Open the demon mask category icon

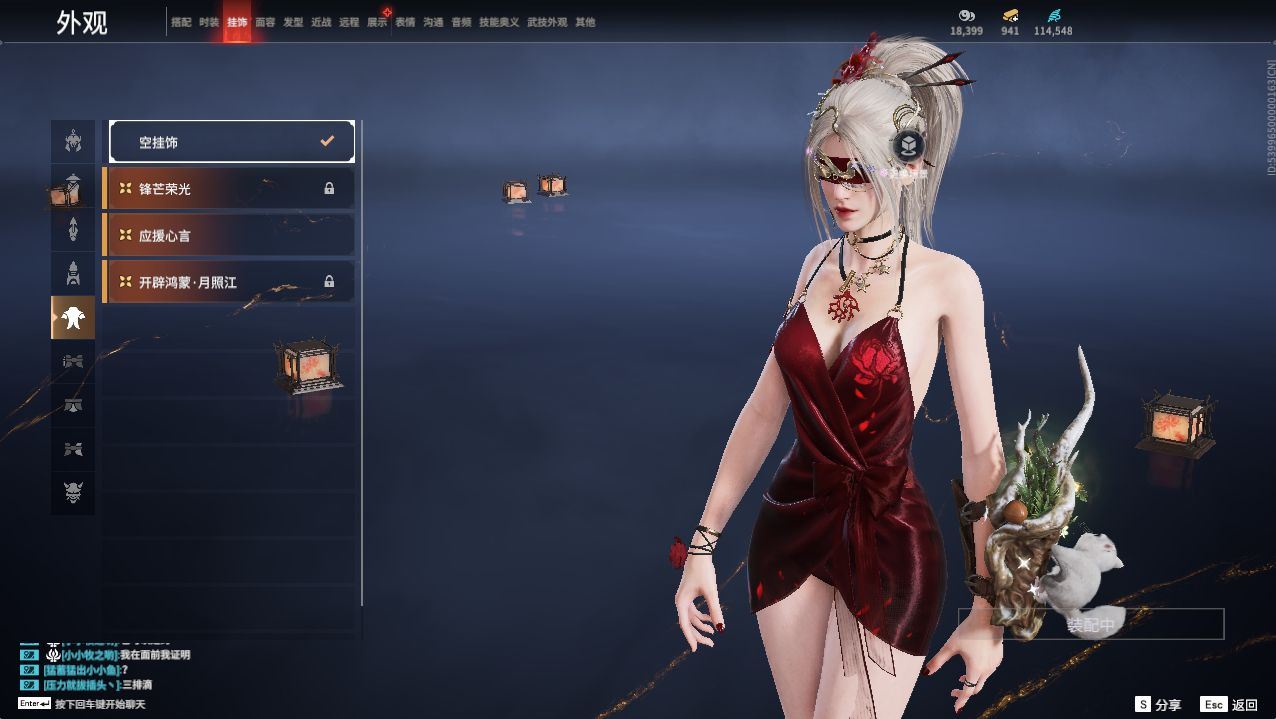(x=73, y=493)
